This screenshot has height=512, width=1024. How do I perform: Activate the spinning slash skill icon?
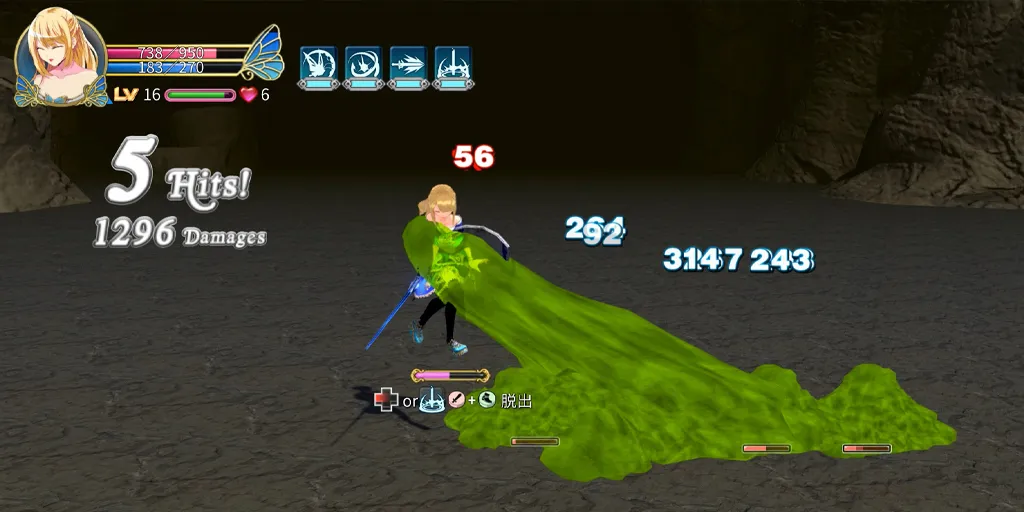[x=318, y=63]
